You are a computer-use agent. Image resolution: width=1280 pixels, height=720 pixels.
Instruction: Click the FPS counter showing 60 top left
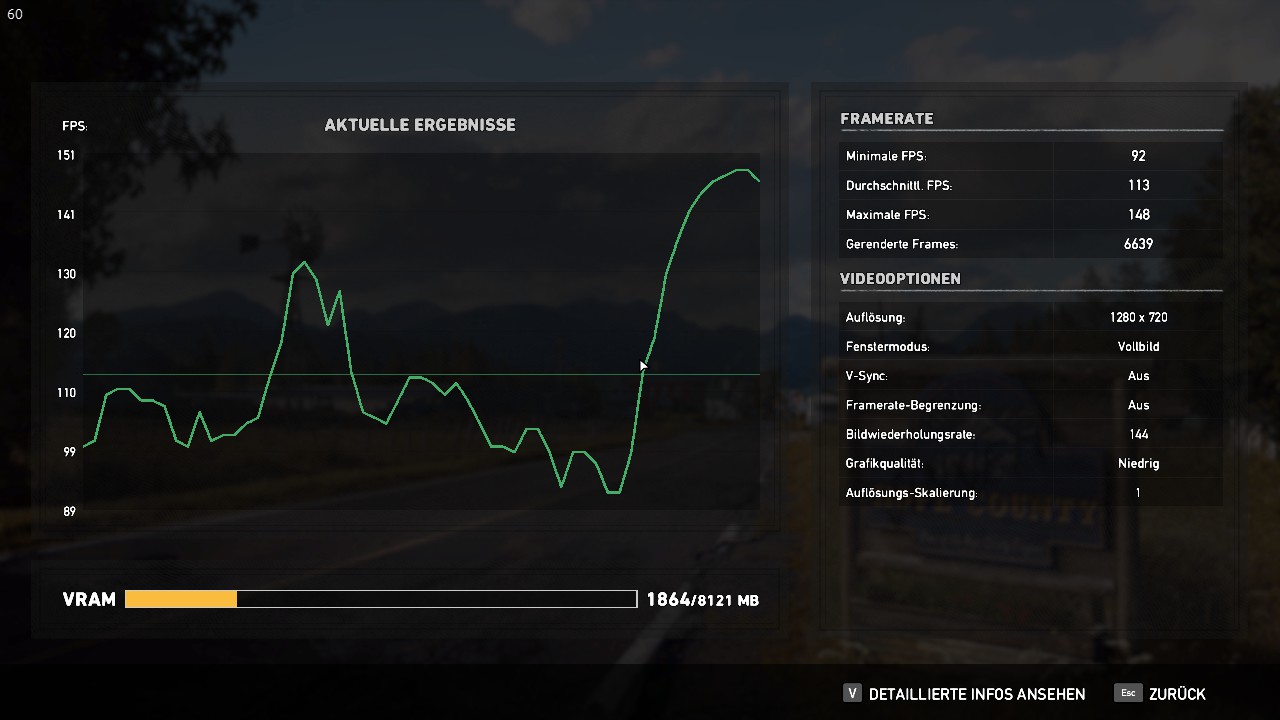click(14, 14)
